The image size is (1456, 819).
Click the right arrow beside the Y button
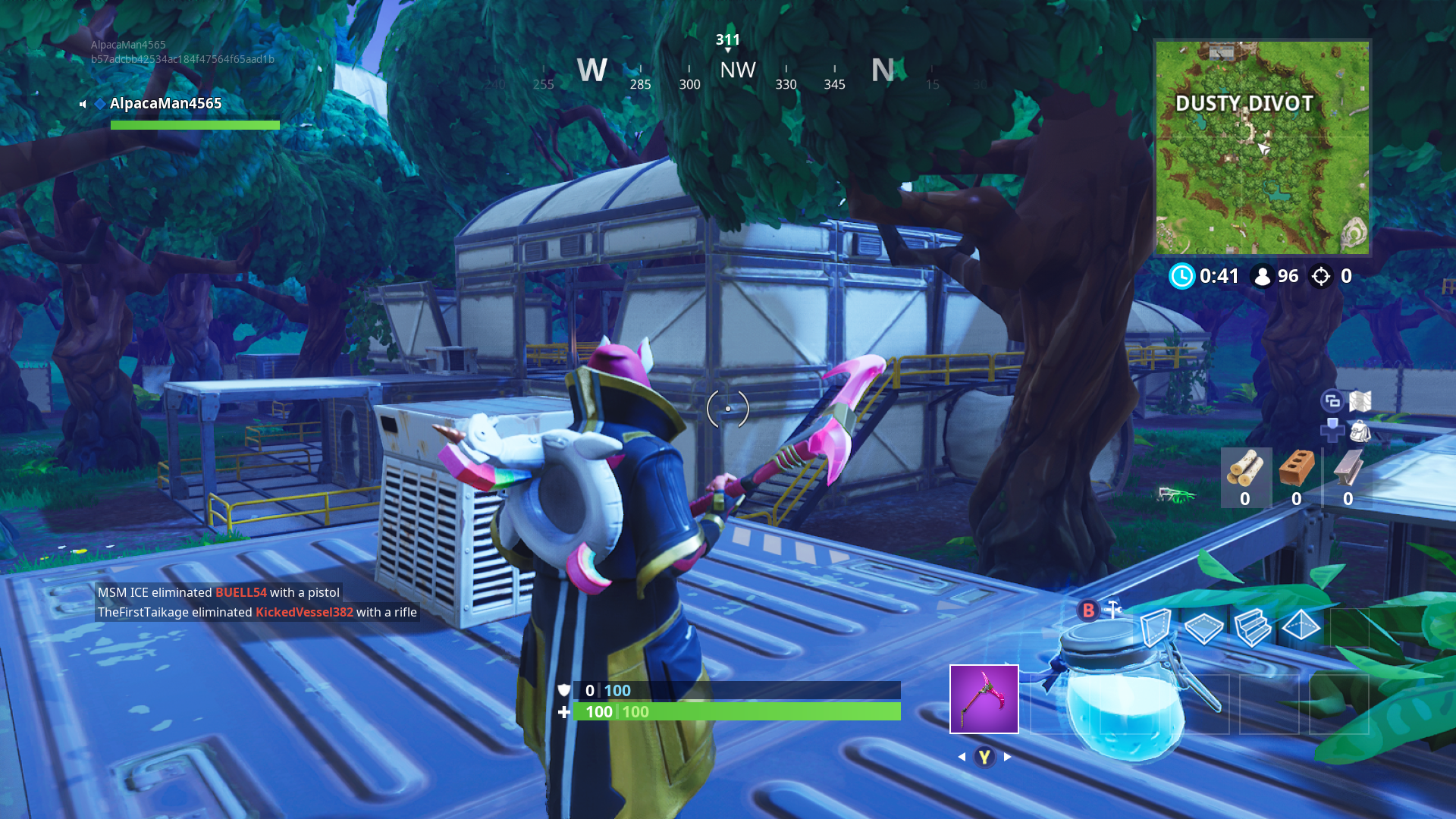click(1007, 756)
